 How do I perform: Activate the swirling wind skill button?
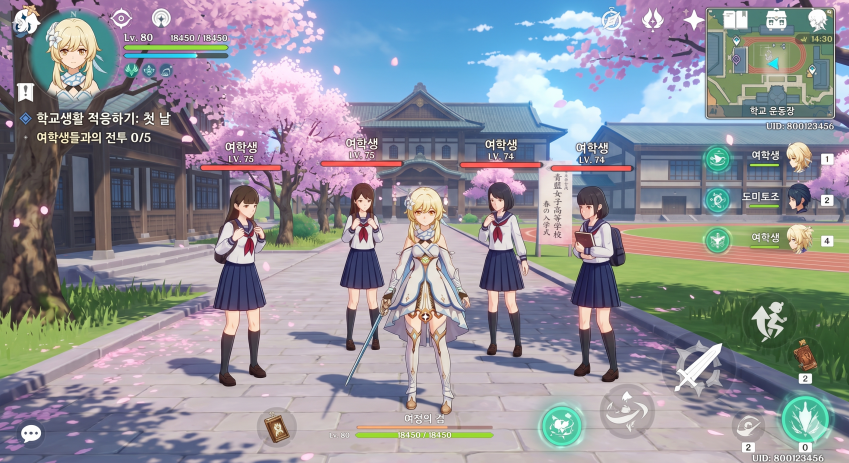pyautogui.click(x=627, y=410)
